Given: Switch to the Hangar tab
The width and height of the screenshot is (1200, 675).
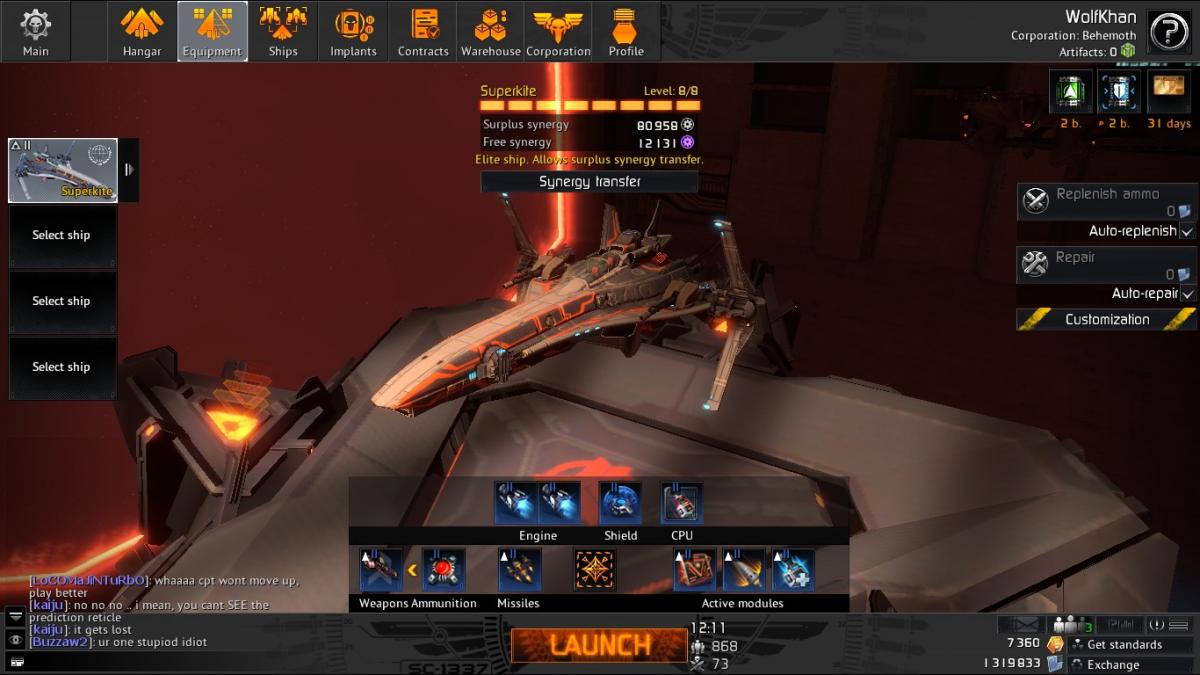Looking at the screenshot, I should click(142, 32).
